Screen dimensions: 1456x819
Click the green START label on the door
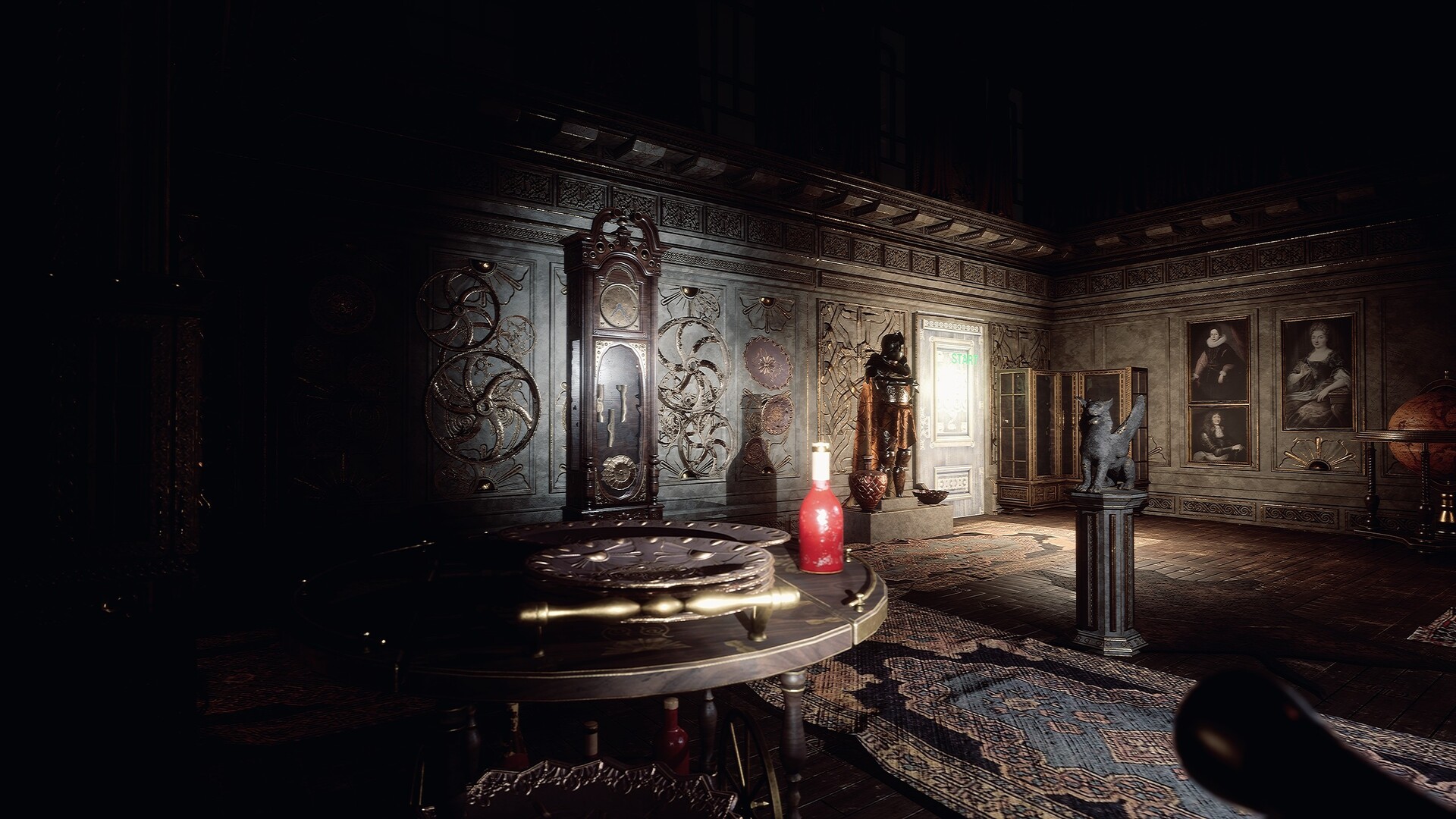[x=963, y=359]
